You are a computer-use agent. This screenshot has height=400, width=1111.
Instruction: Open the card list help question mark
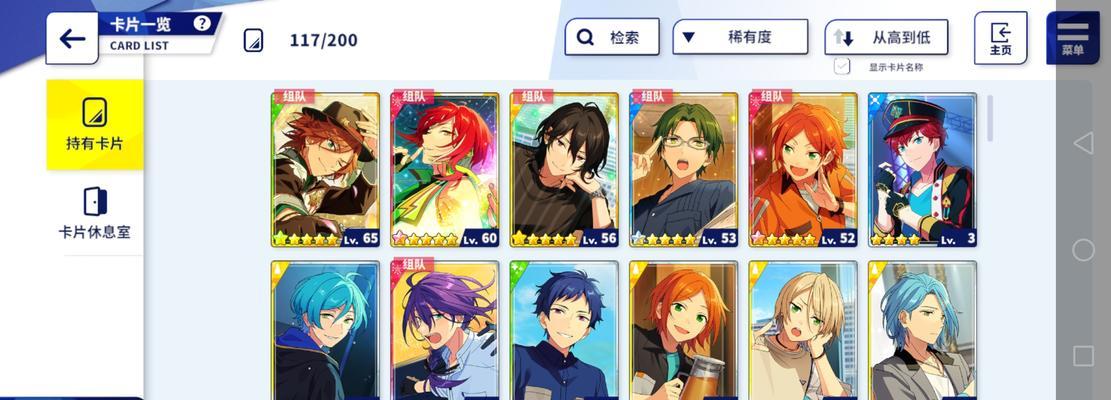pyautogui.click(x=203, y=23)
